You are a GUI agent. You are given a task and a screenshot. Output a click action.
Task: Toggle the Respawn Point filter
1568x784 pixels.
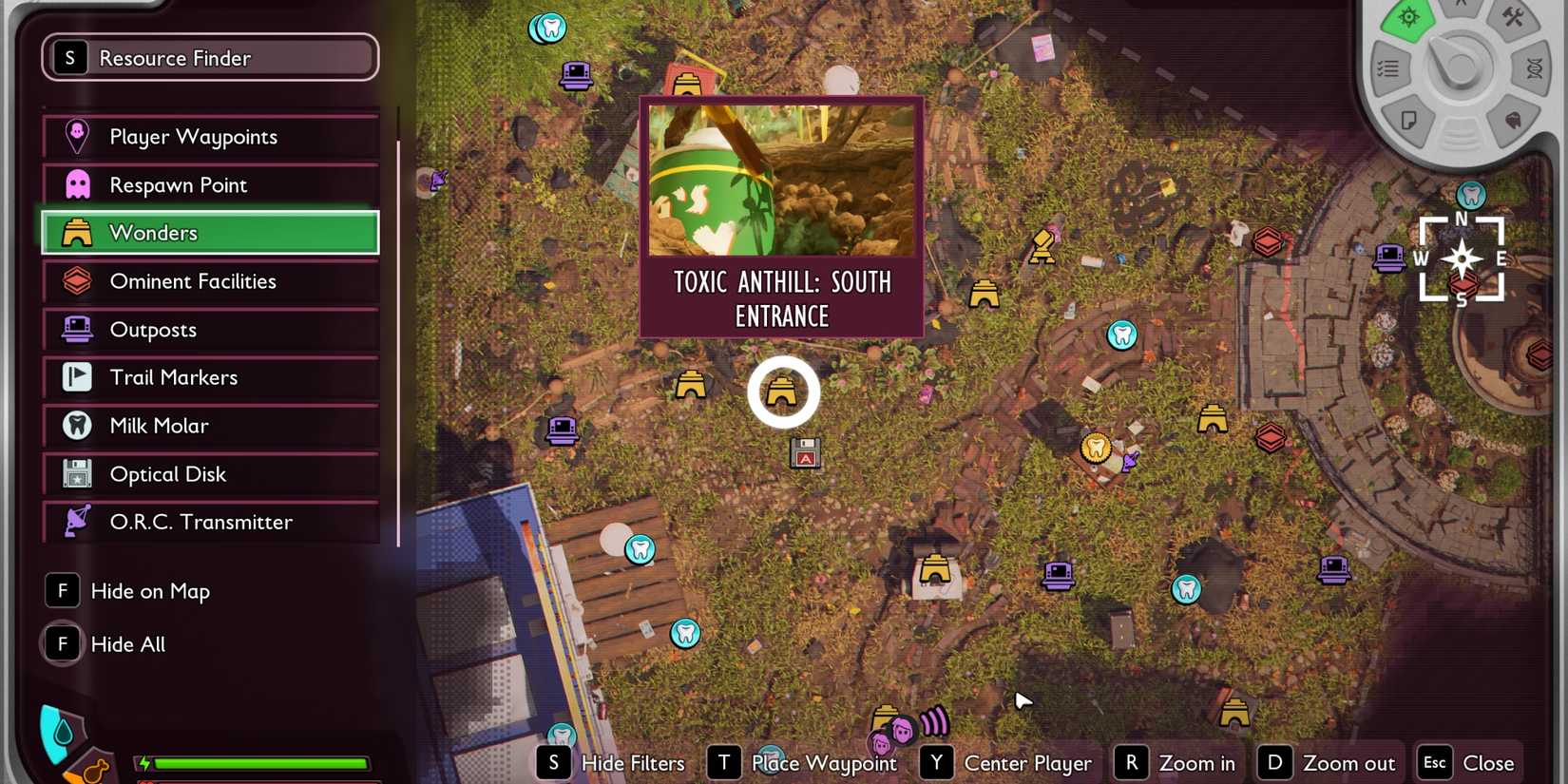pyautogui.click(x=210, y=184)
